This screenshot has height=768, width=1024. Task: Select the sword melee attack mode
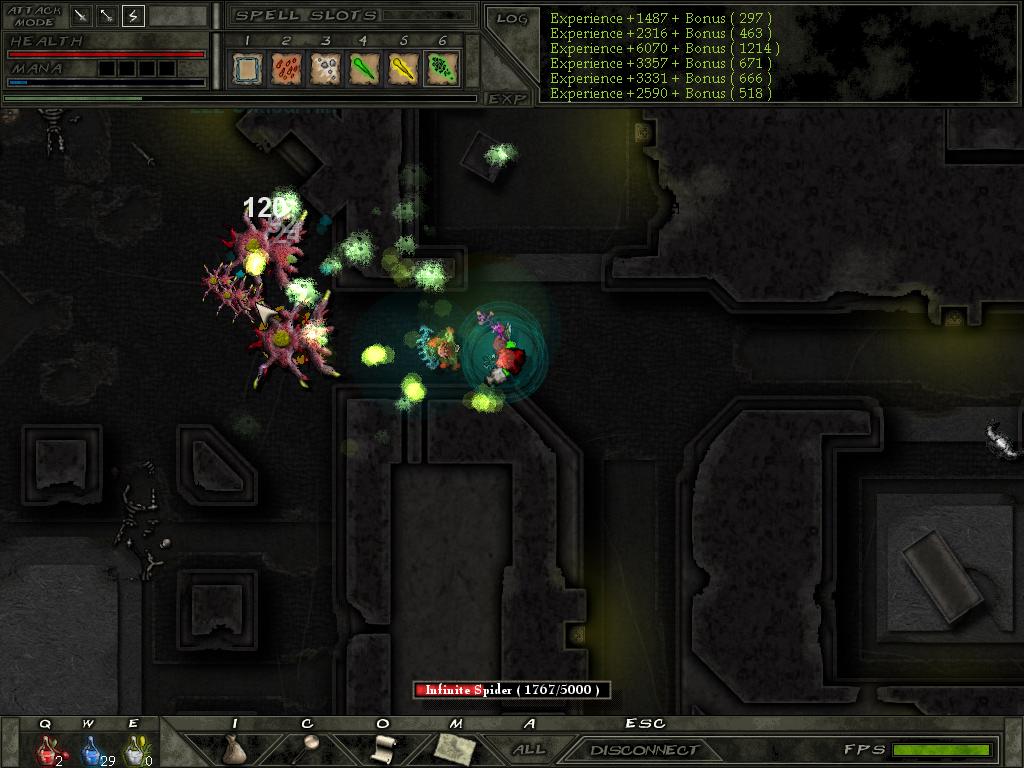pyautogui.click(x=81, y=16)
